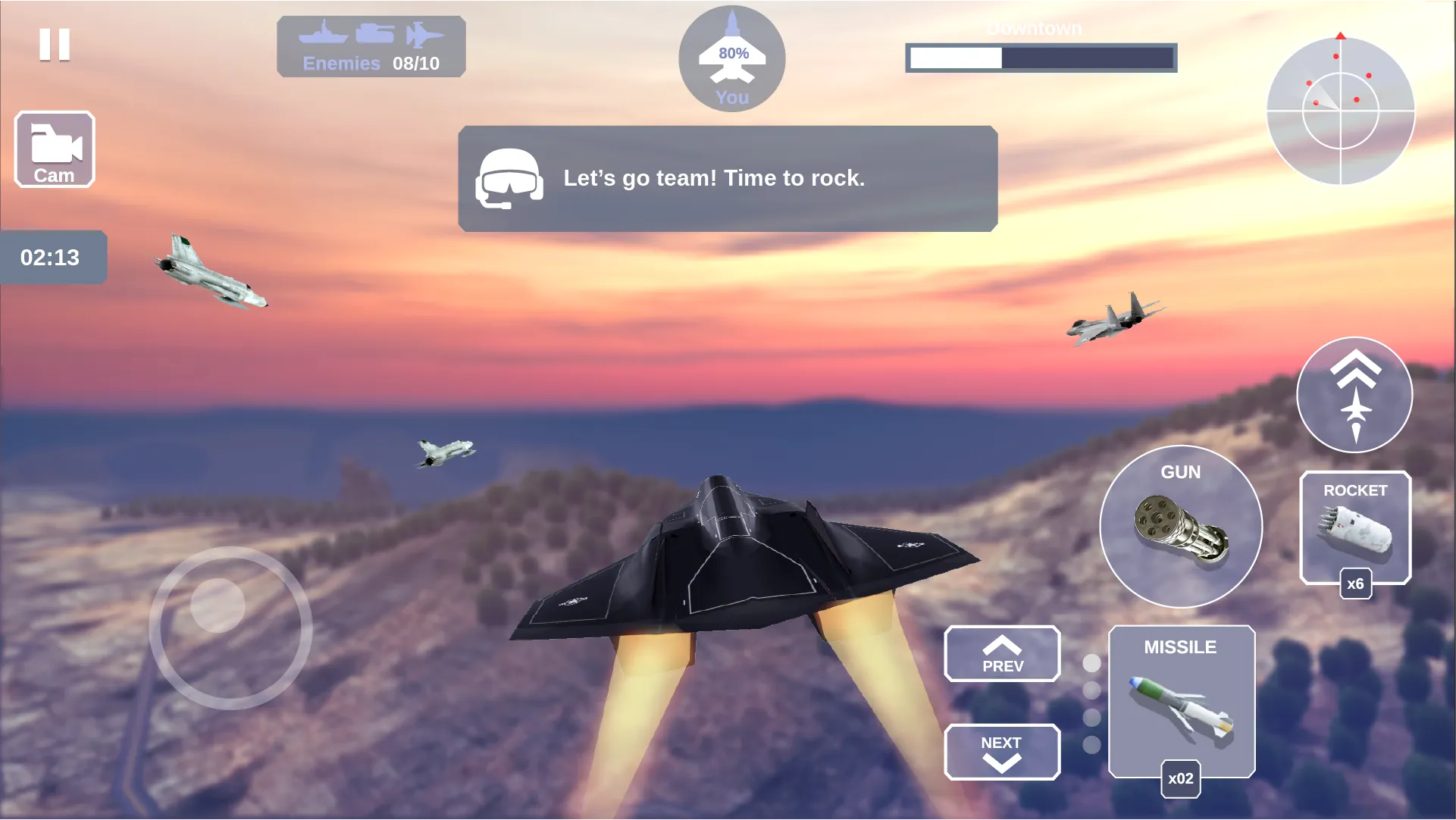1456x820 pixels.
Task: Pause the game
Action: point(55,45)
